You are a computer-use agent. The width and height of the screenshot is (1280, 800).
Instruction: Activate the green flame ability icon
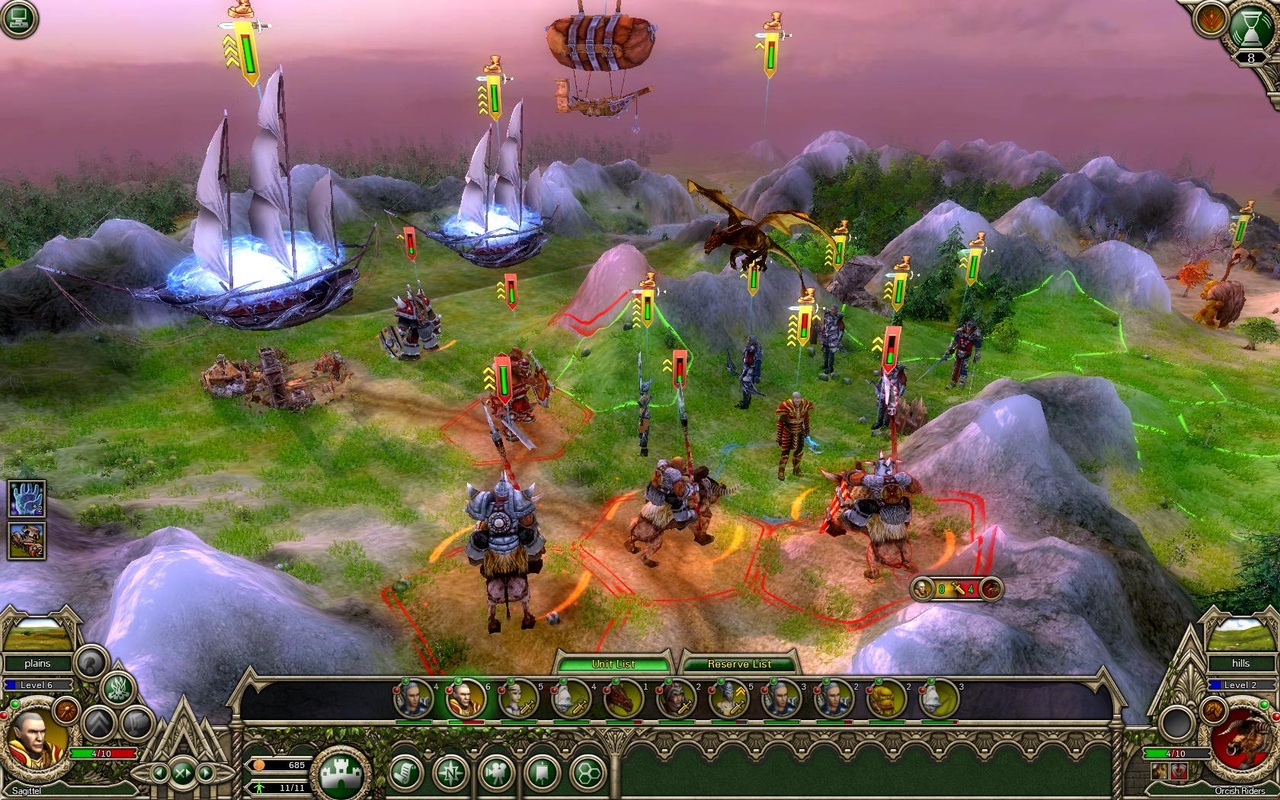pyautogui.click(x=117, y=688)
